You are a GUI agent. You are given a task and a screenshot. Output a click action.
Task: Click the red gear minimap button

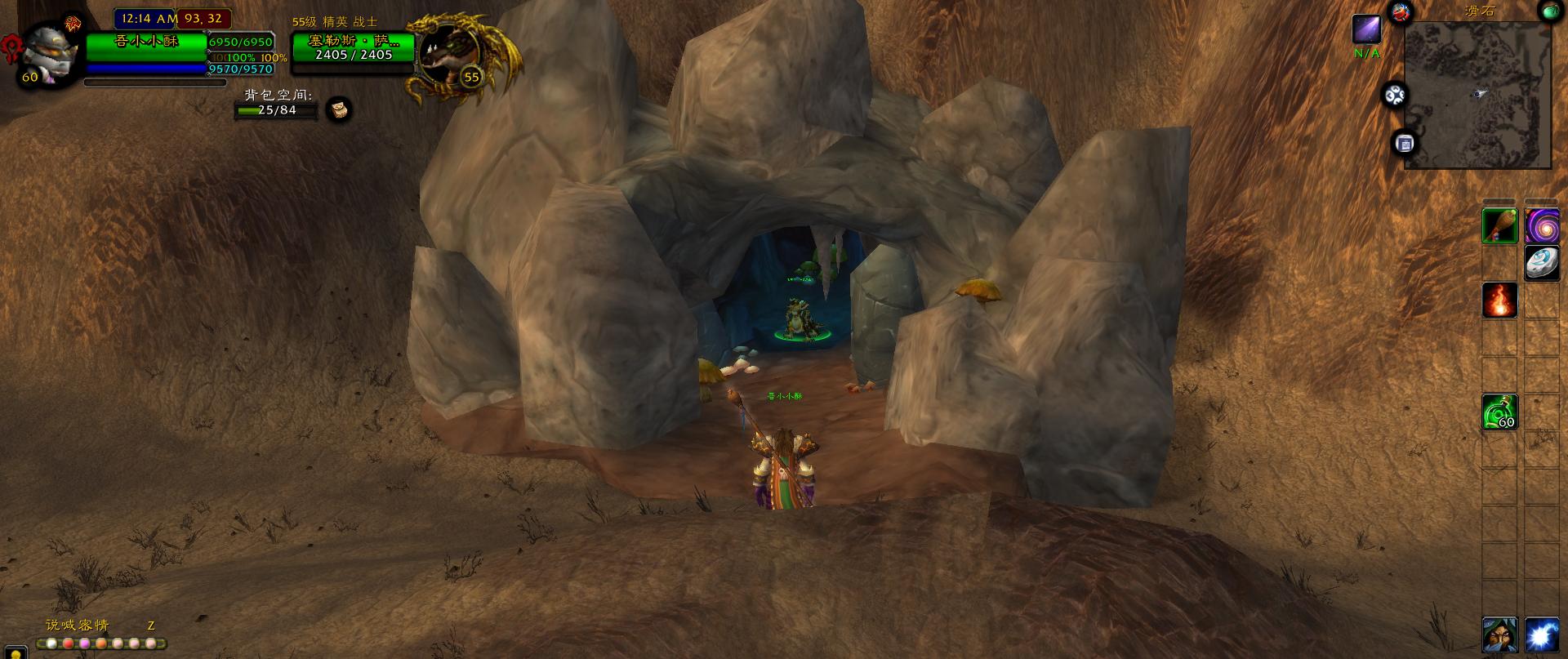click(1401, 11)
